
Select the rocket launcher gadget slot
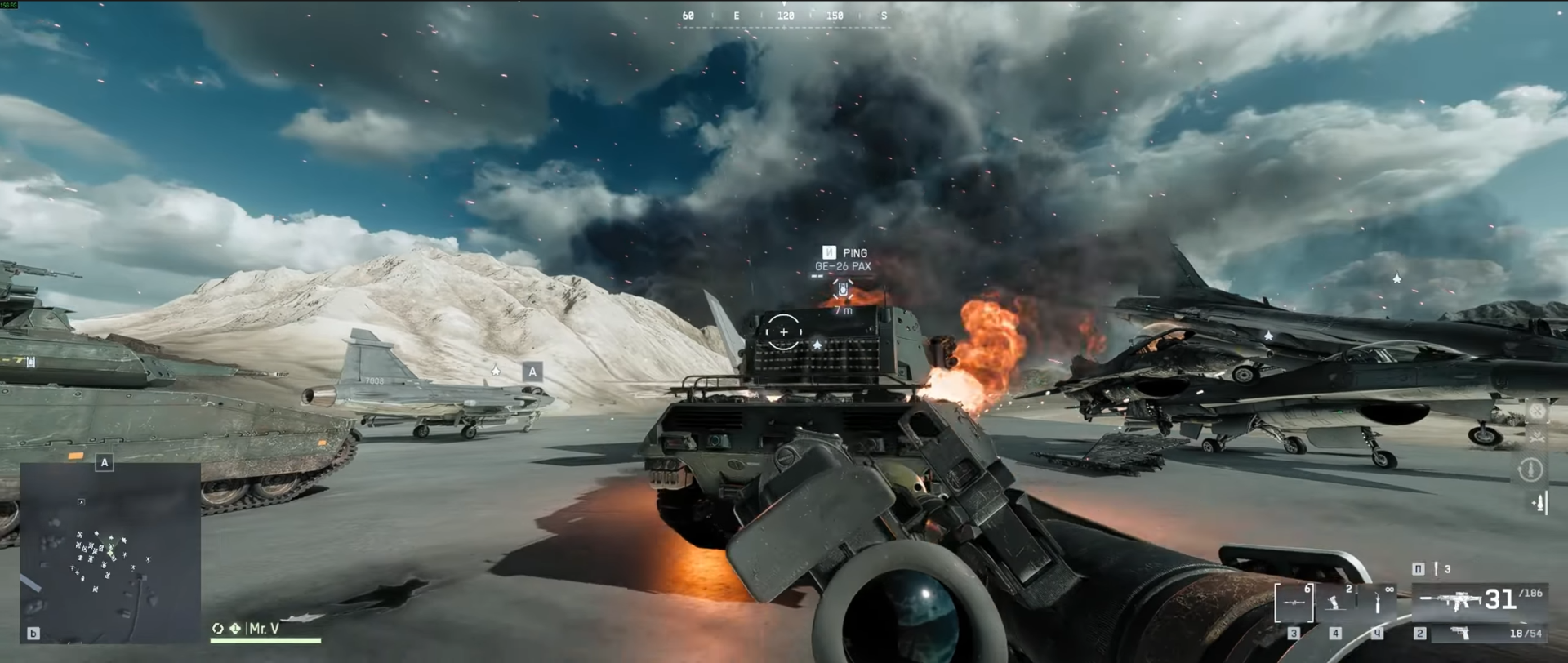[1294, 603]
